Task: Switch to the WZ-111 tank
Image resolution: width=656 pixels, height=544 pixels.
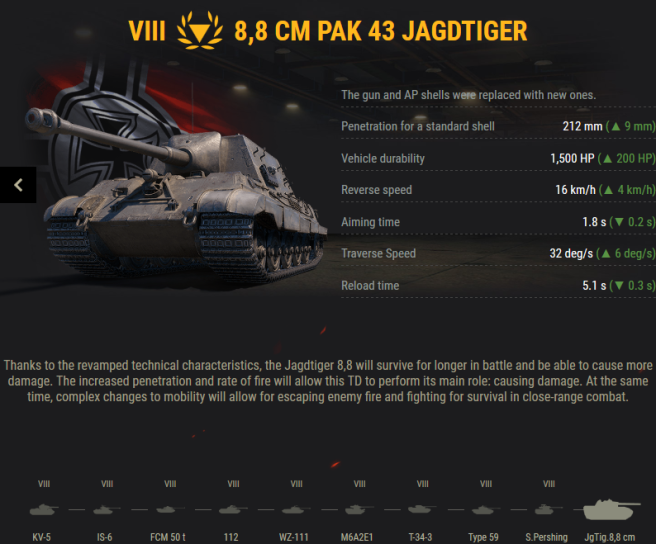Action: tap(296, 509)
